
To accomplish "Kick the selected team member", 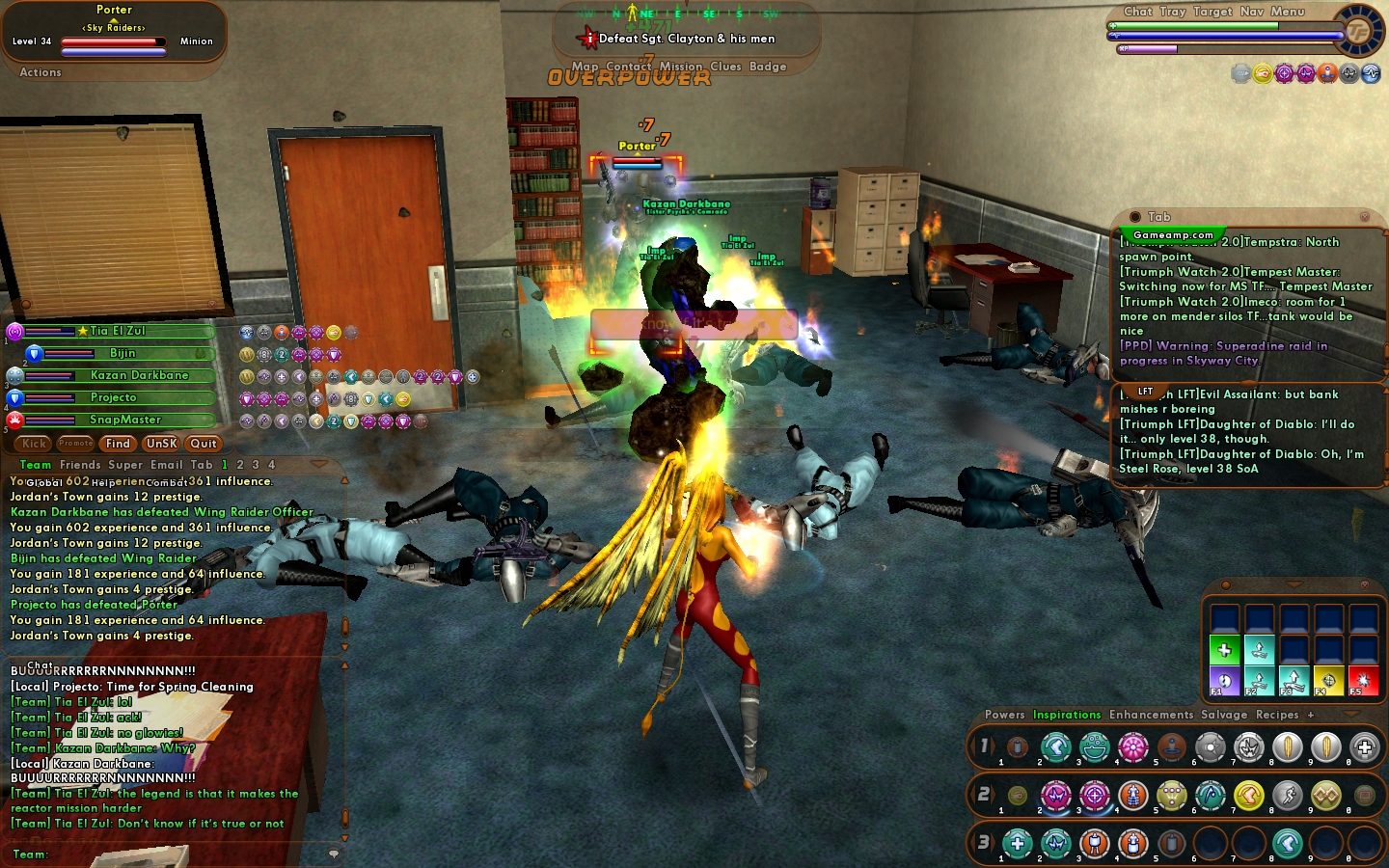I will 34,444.
